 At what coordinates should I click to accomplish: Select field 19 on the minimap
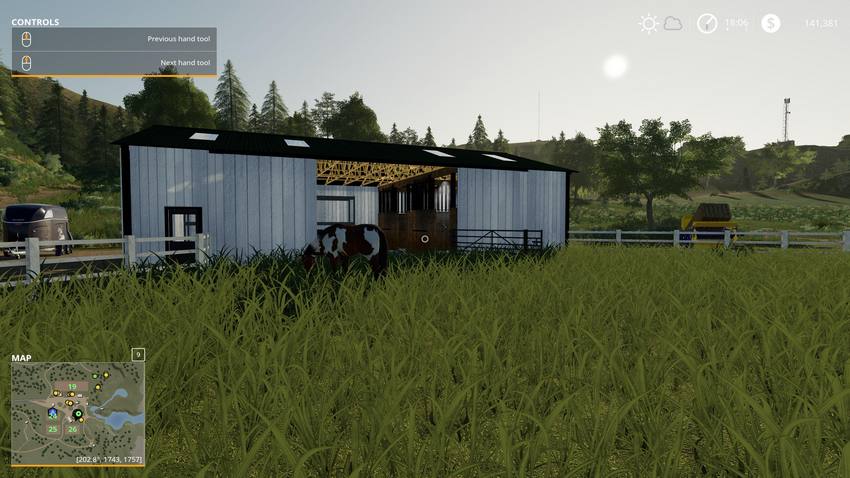(72, 386)
